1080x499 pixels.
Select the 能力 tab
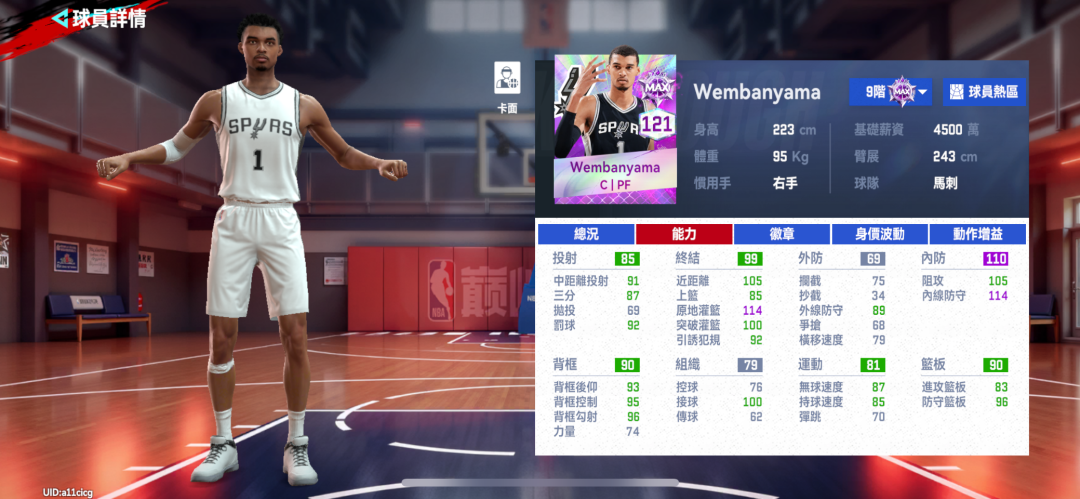coord(684,234)
